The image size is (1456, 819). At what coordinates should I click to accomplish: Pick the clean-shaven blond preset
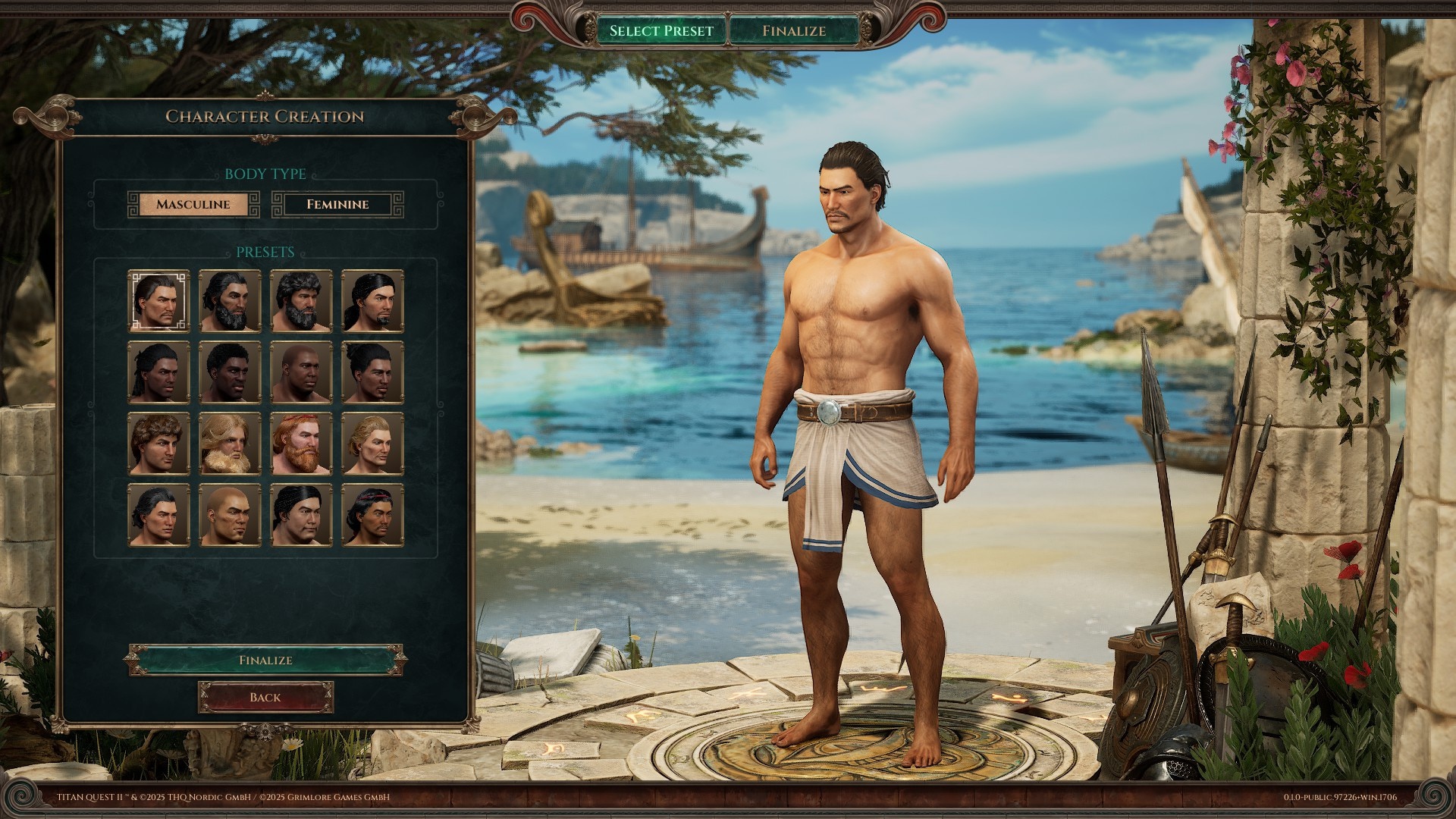tap(372, 444)
